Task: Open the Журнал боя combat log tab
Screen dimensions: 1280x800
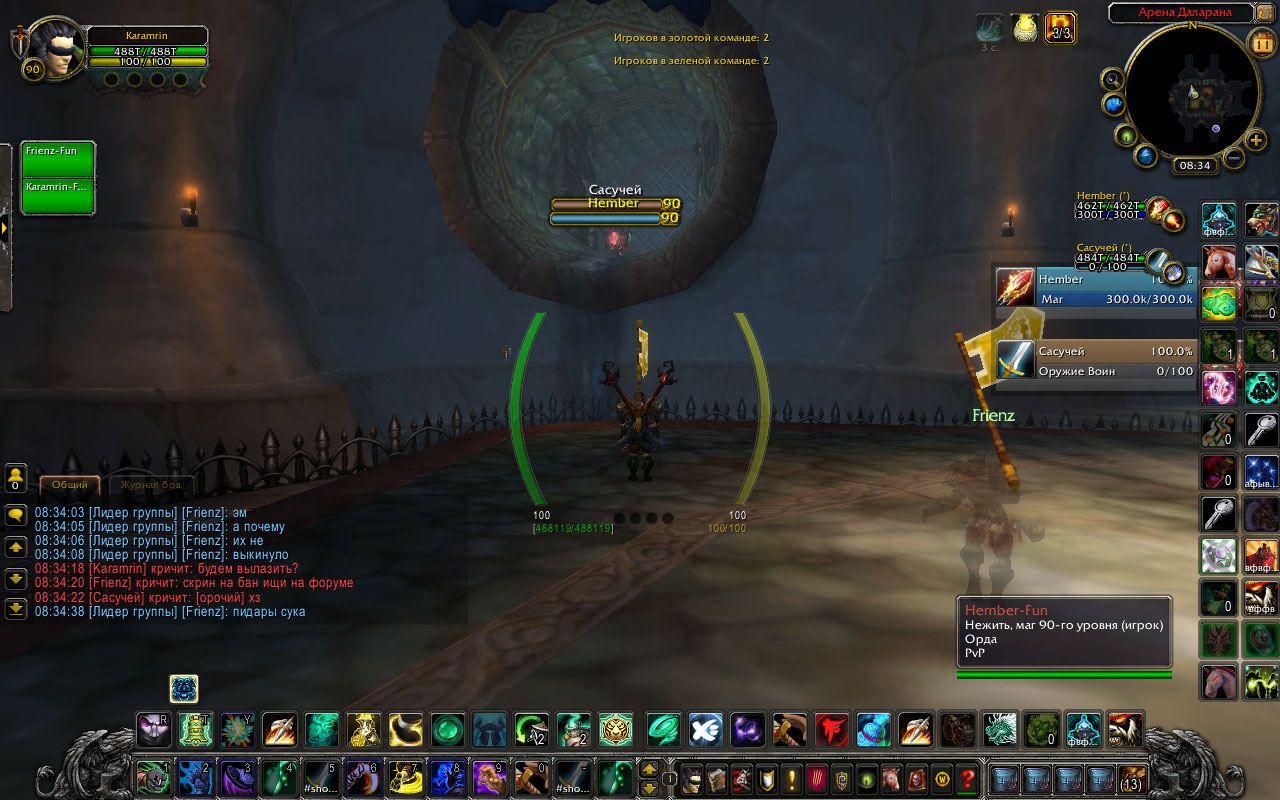Action: 150,484
